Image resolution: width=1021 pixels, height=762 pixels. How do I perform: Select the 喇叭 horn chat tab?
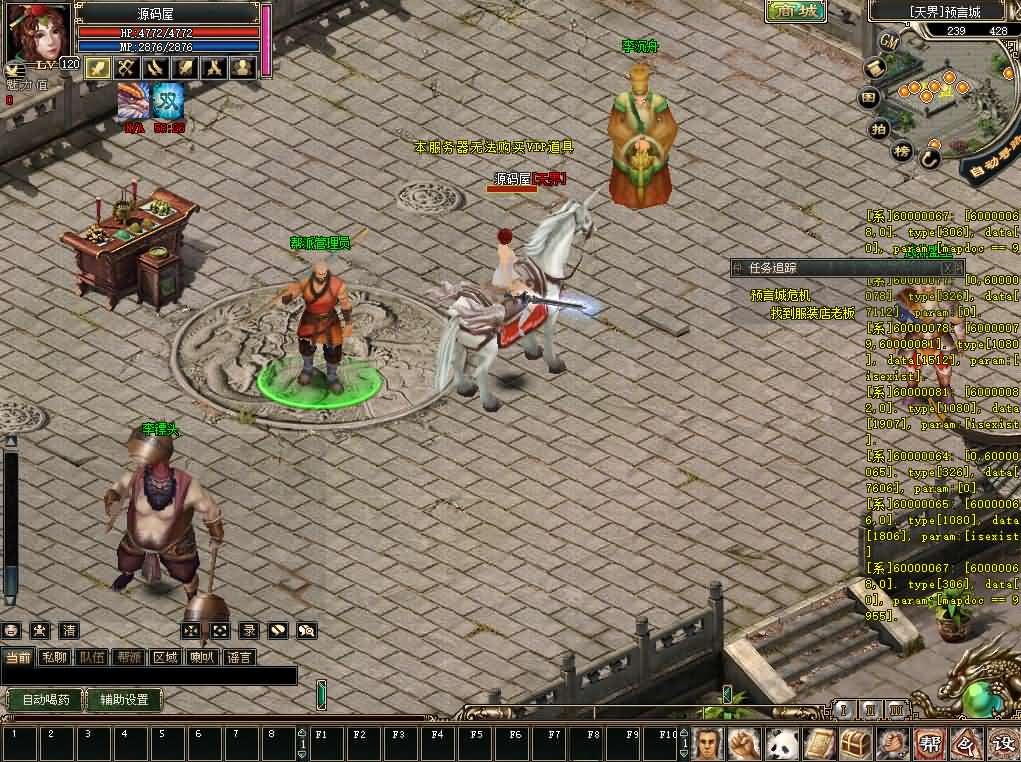point(203,658)
